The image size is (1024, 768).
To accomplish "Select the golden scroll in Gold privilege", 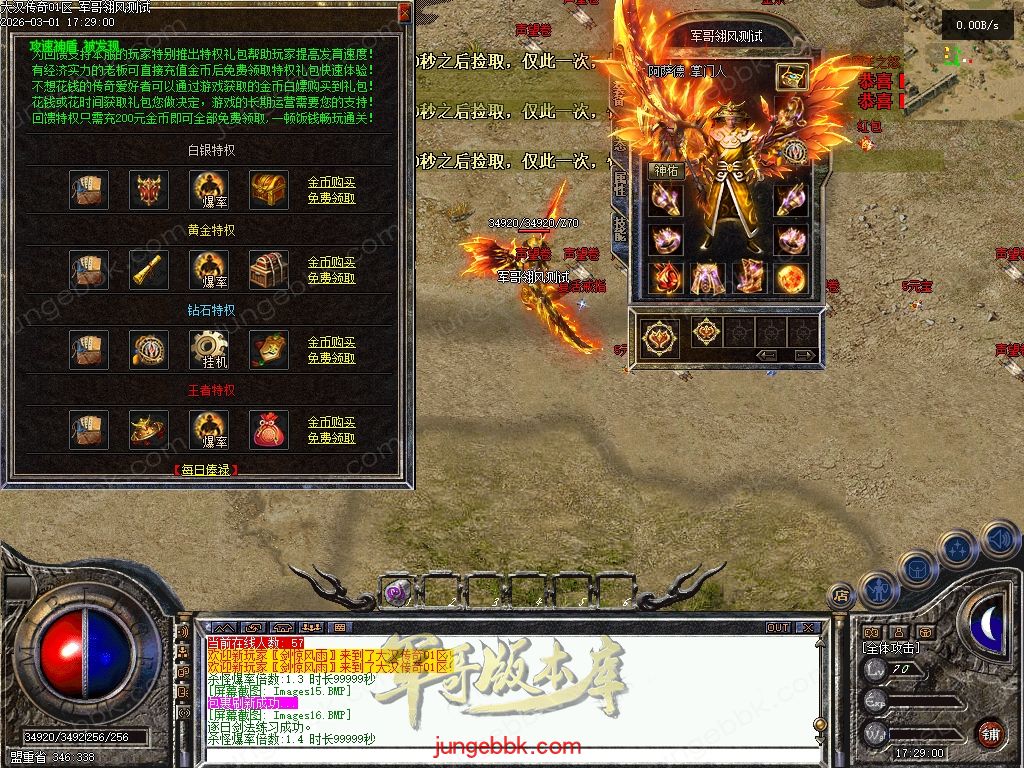I will (149, 270).
